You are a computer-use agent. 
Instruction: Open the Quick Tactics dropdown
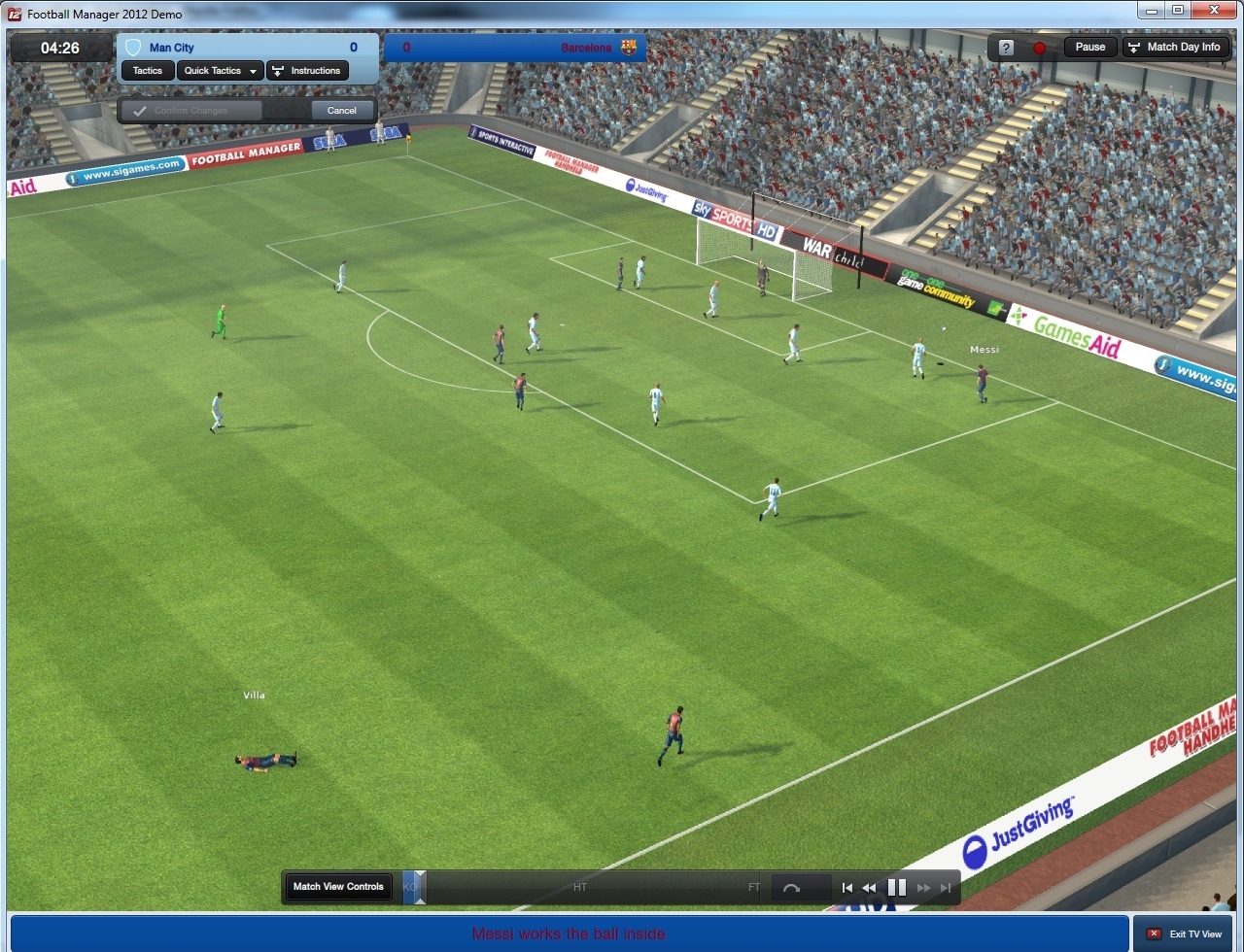pos(219,70)
